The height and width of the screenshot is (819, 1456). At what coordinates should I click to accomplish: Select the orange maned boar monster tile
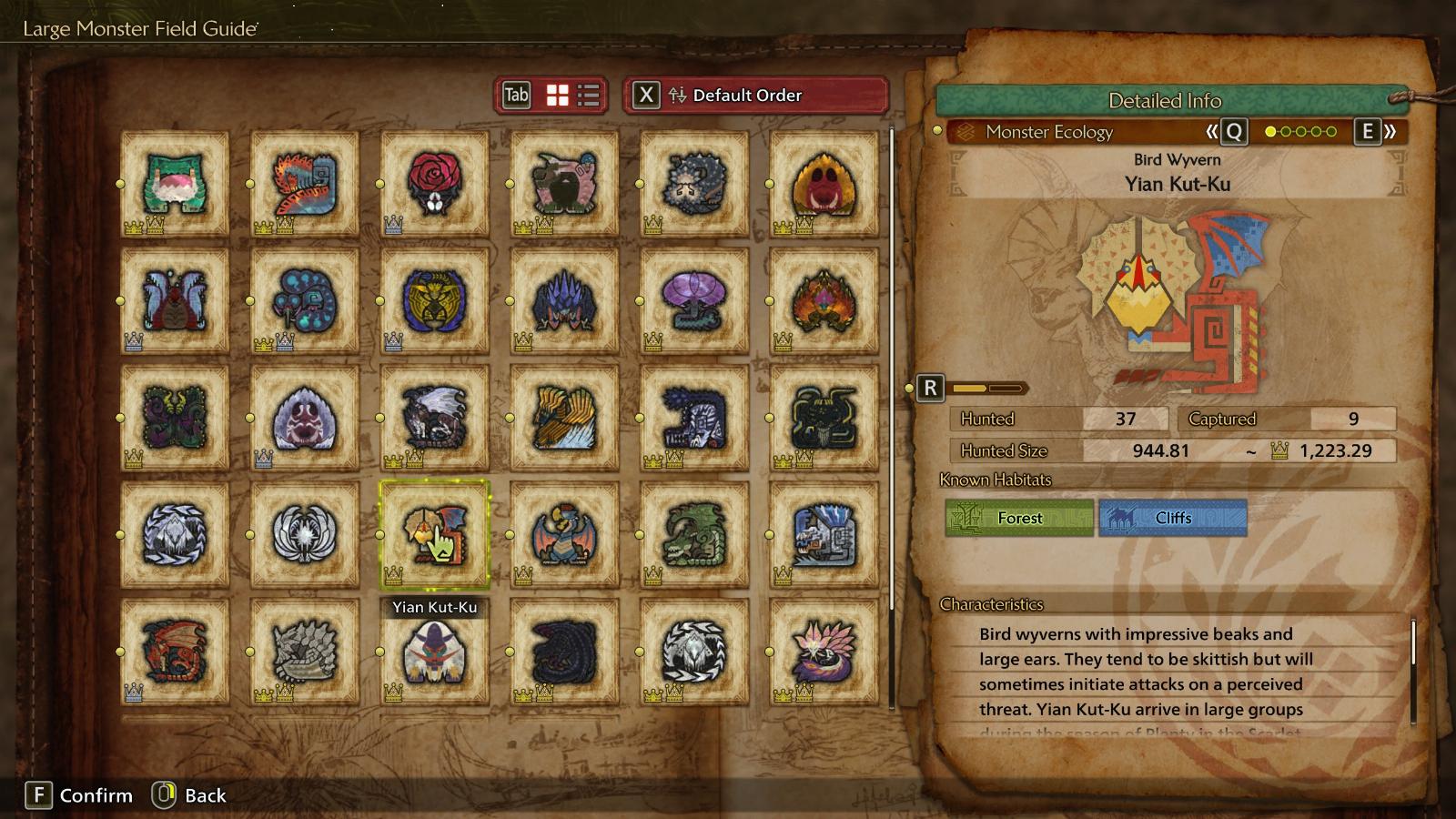pos(824,184)
